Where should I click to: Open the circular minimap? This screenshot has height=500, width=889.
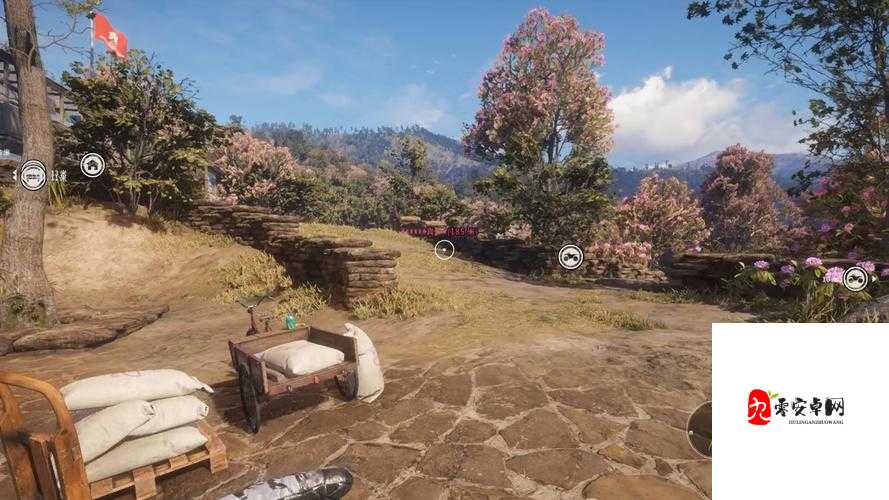point(702,428)
